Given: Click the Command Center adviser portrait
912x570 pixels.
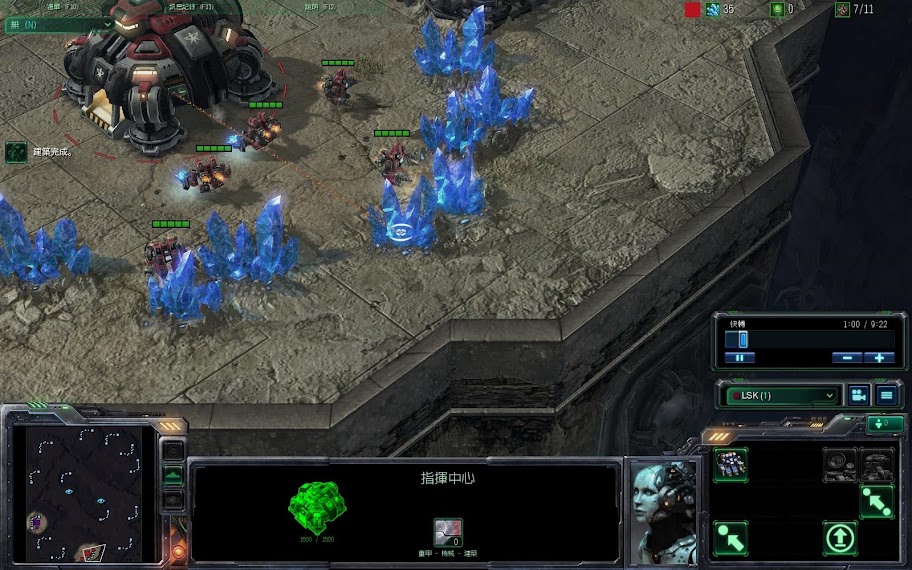Looking at the screenshot, I should [662, 508].
